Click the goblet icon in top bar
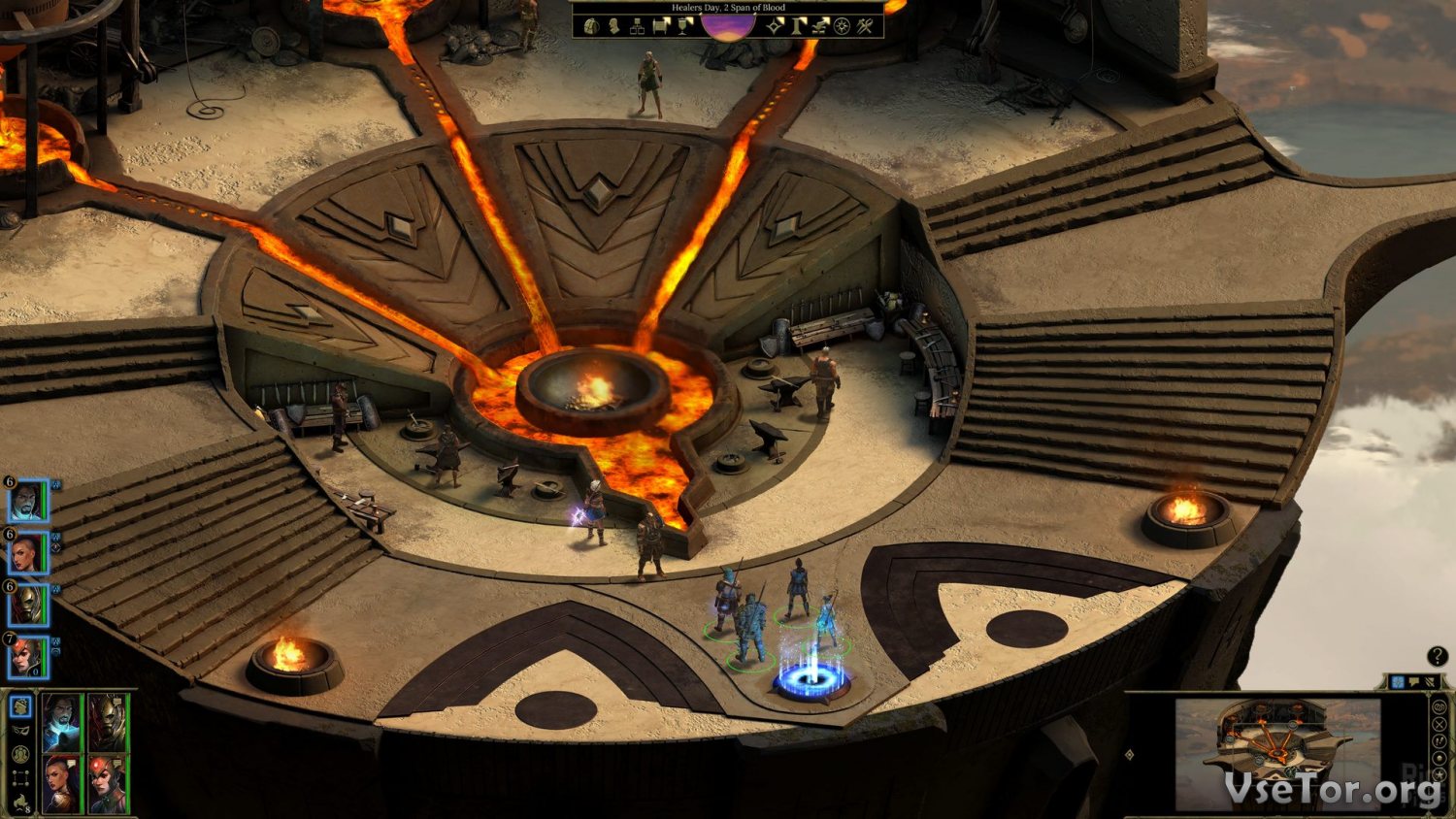Image resolution: width=1456 pixels, height=819 pixels. pos(685,26)
